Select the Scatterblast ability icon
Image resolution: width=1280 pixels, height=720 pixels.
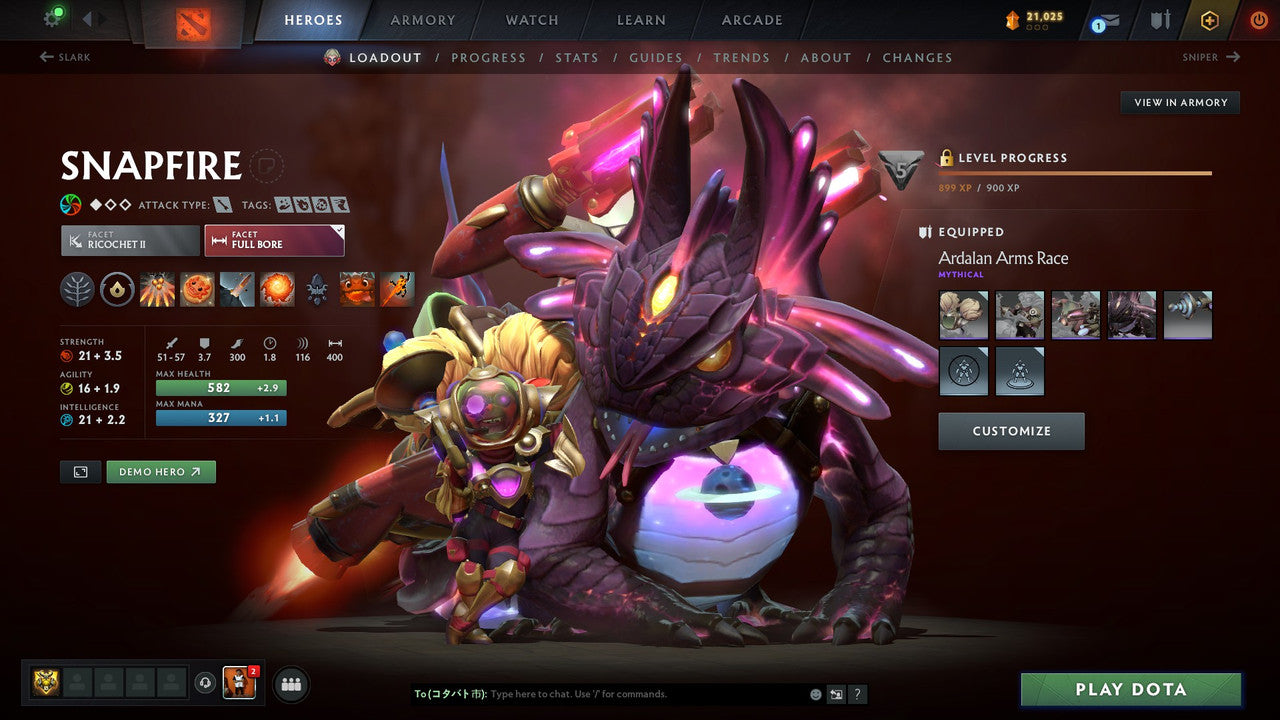156,289
